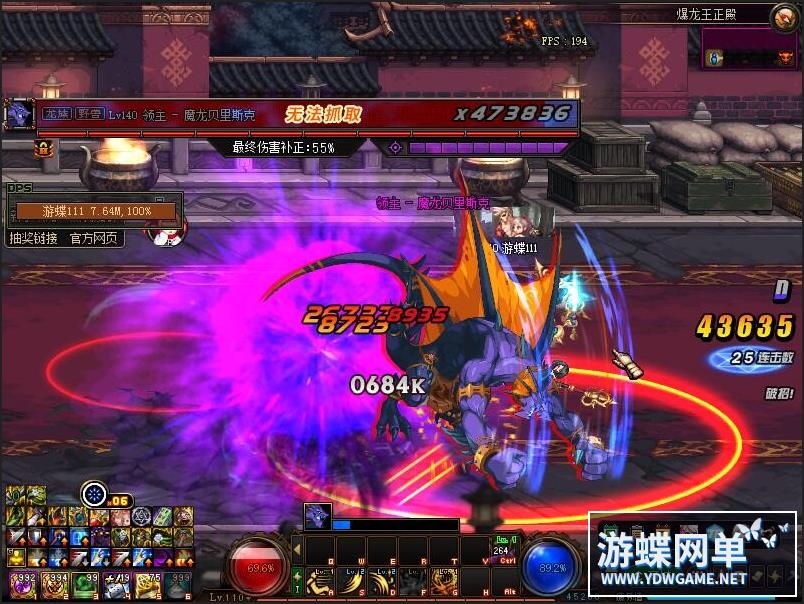This screenshot has height=604, width=804.
Task: Toggle the green button marked I beside skills
Action: coord(297,581)
